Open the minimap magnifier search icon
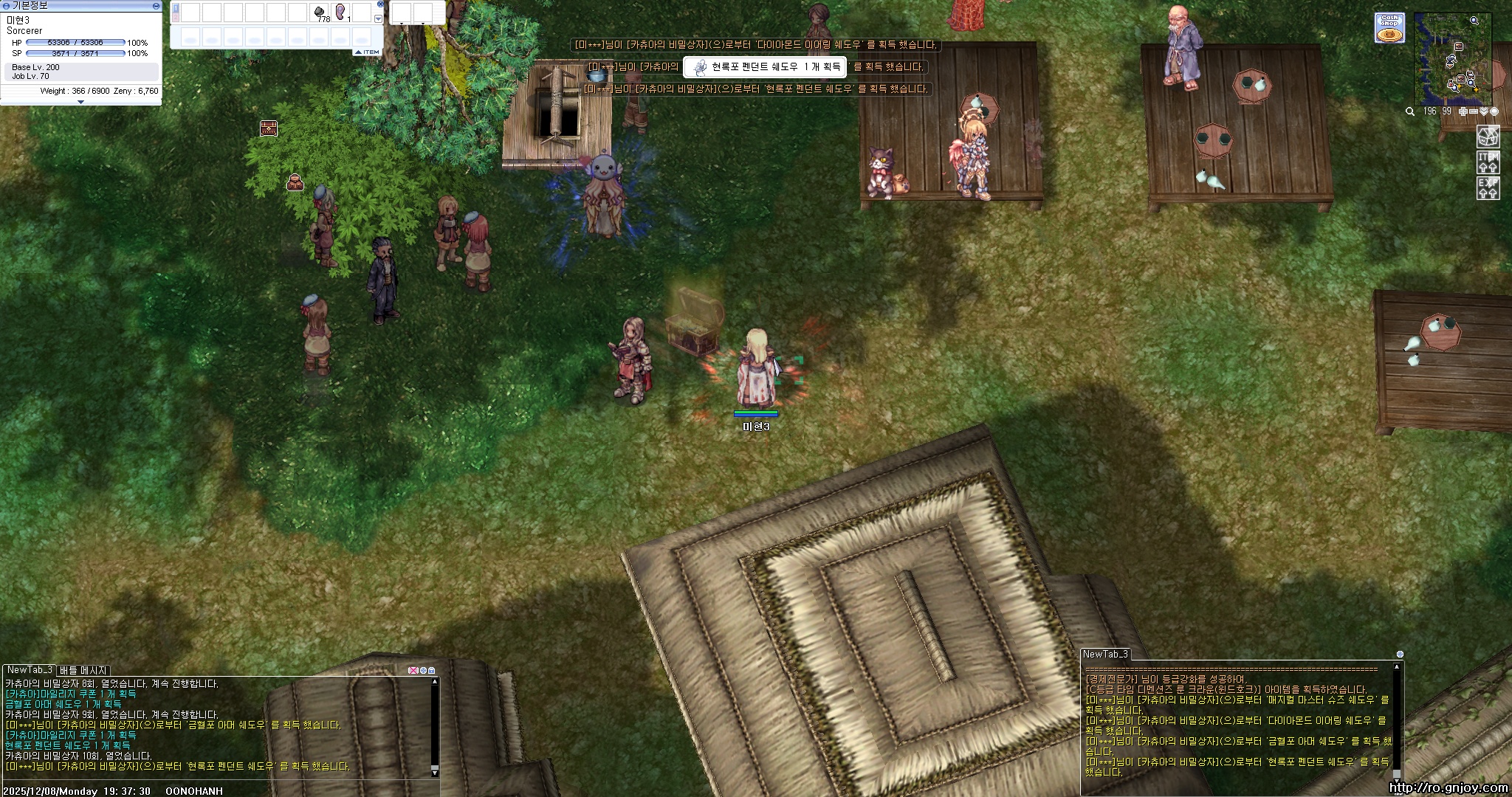 1410,111
